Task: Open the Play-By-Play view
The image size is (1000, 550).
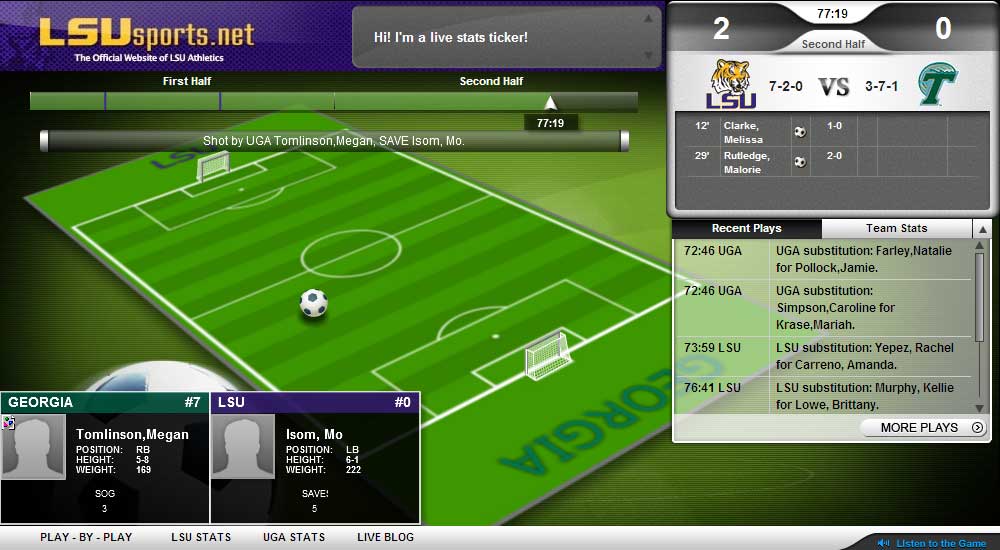Action: click(x=86, y=537)
